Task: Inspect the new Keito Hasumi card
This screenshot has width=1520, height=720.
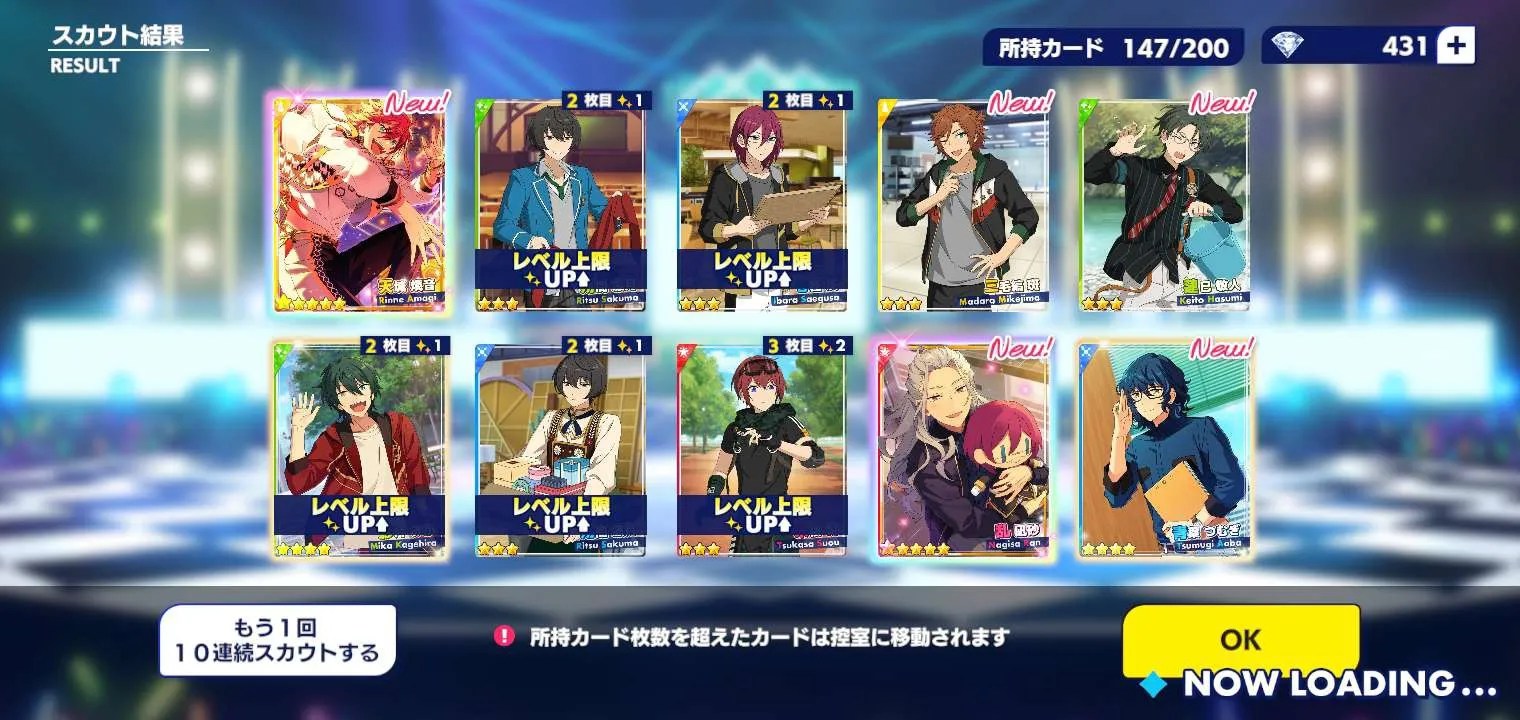Action: coord(1164,205)
